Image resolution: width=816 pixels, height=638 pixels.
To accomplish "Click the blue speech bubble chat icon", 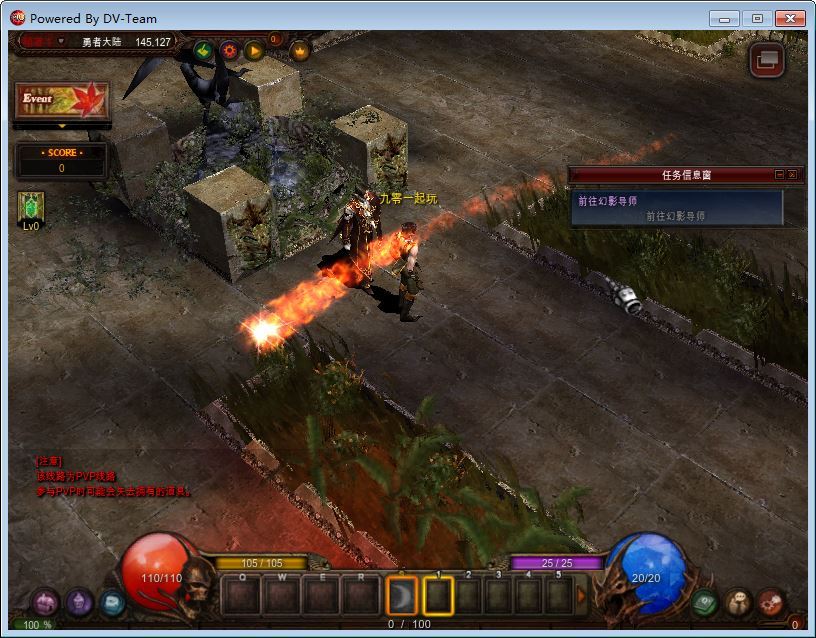I will pos(111,602).
